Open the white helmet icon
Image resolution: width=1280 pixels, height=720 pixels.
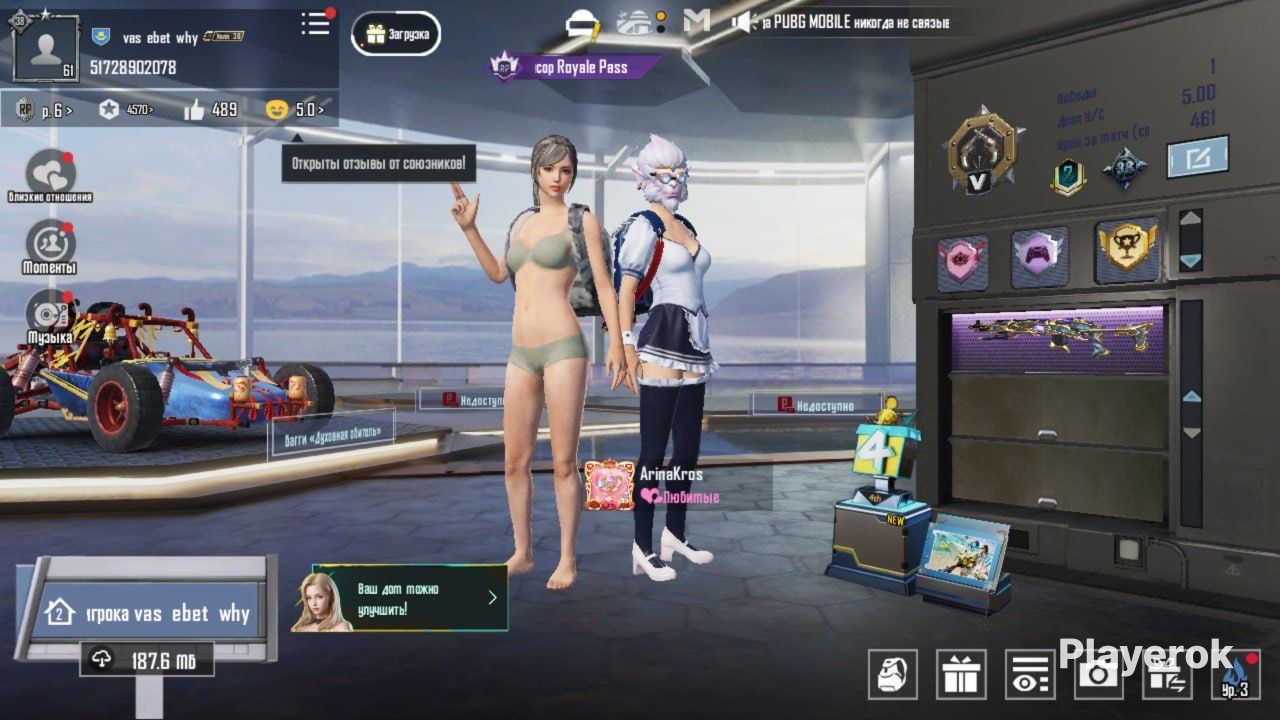583,22
